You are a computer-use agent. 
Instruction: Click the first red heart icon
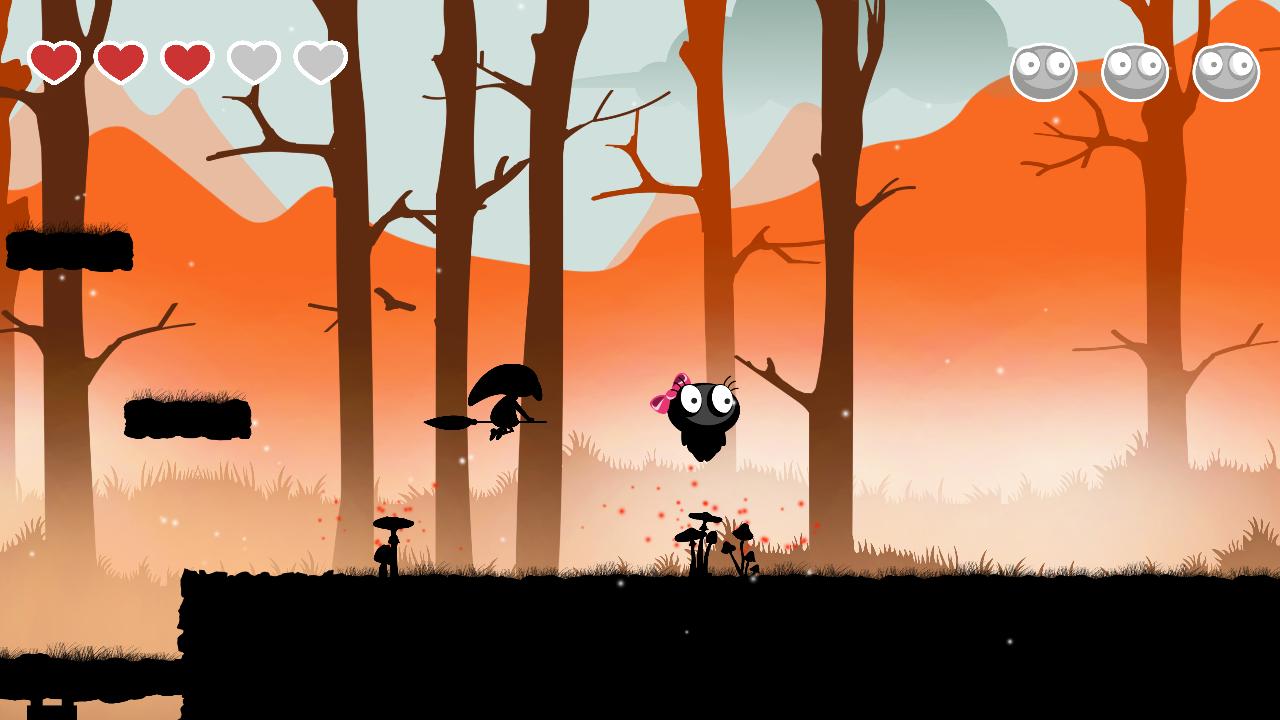tap(57, 60)
